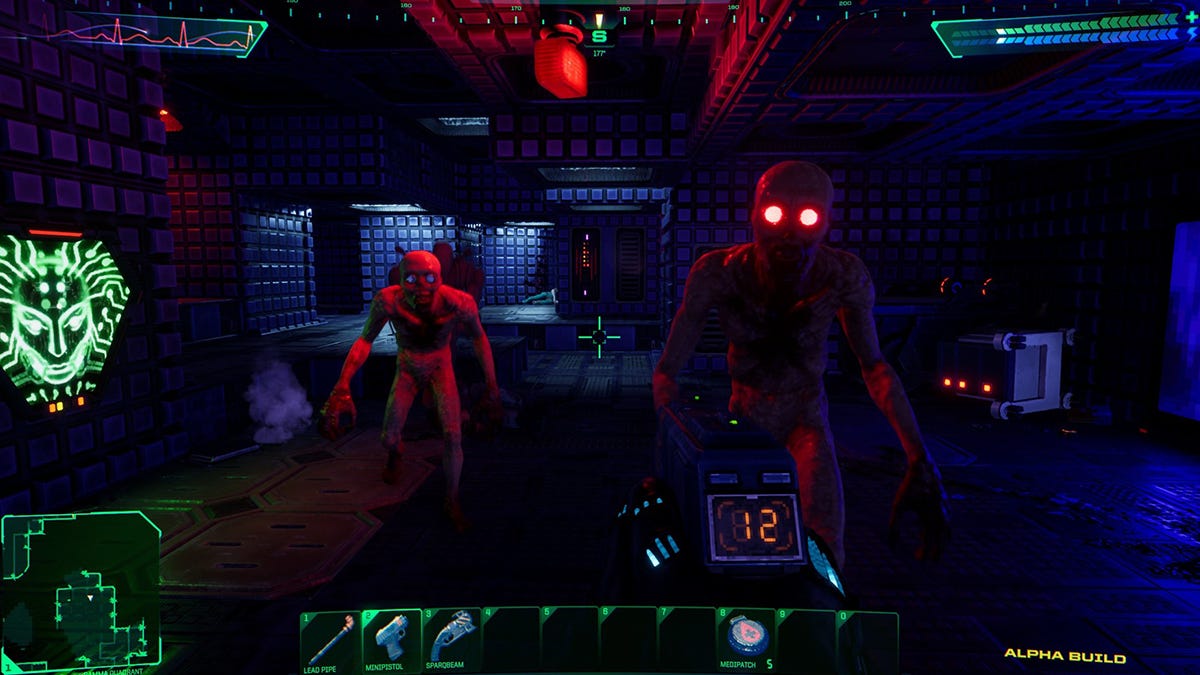Viewport: 1200px width, 675px height.
Task: Open the green automap minimap
Action: 80,592
